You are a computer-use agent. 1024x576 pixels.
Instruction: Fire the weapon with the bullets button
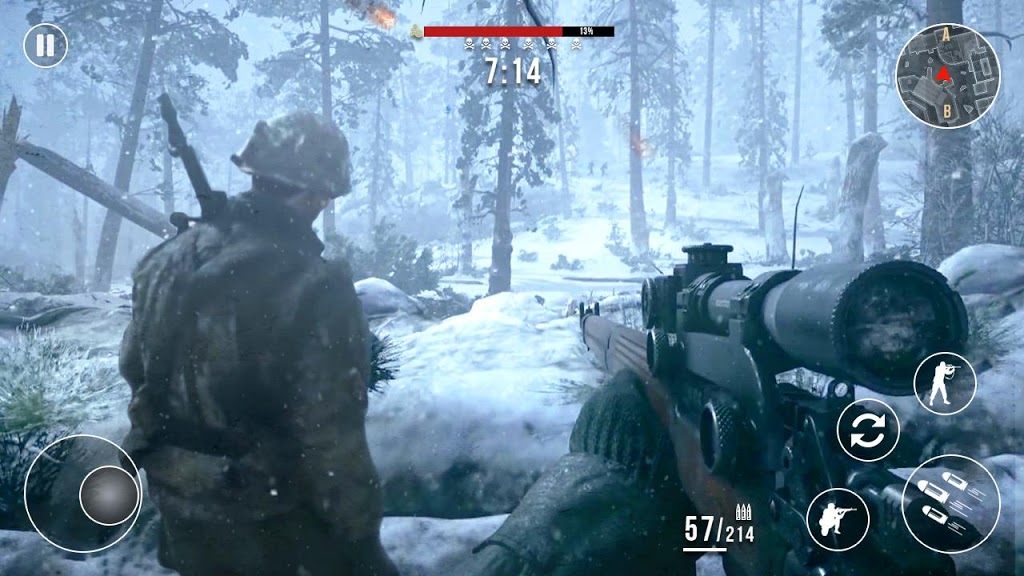pos(950,504)
